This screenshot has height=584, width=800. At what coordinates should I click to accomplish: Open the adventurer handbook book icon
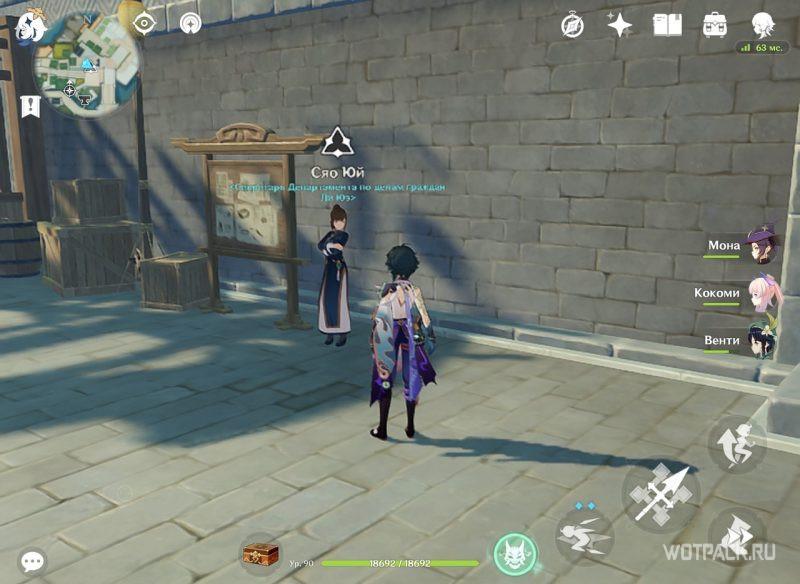[667, 25]
